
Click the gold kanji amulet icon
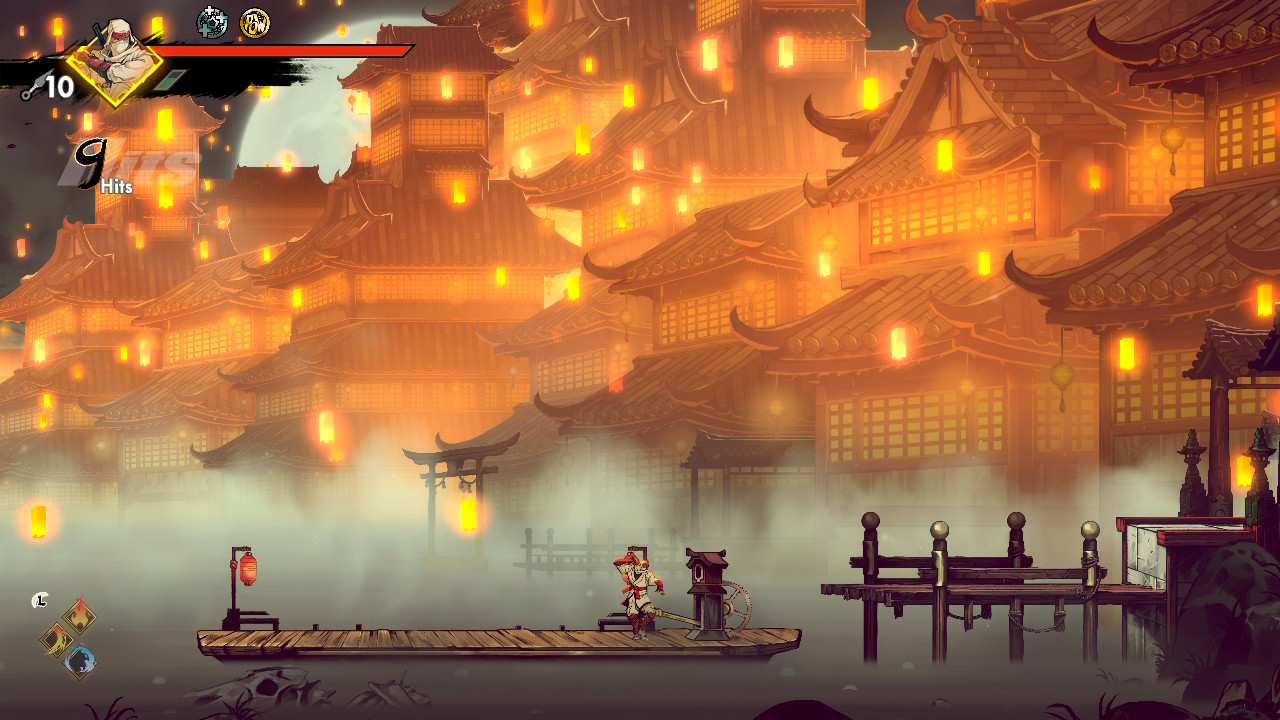(x=255, y=22)
